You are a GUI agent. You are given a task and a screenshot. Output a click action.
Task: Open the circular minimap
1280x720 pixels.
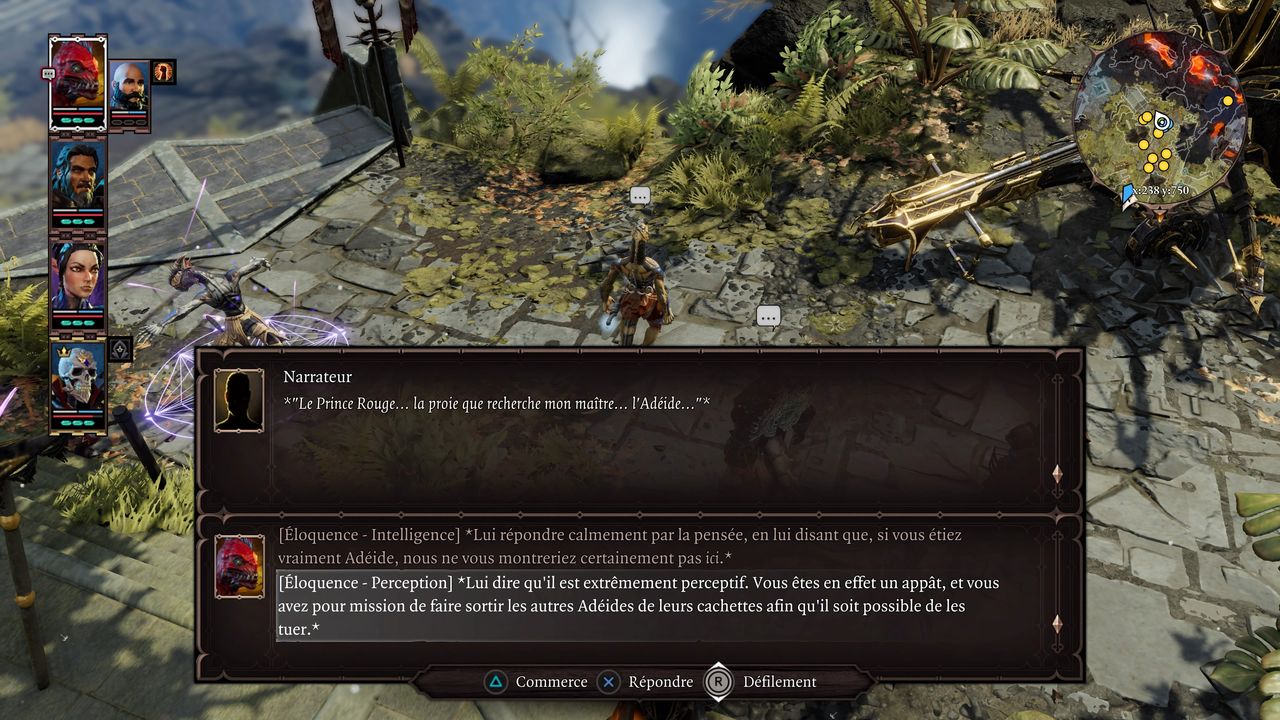coord(1160,115)
